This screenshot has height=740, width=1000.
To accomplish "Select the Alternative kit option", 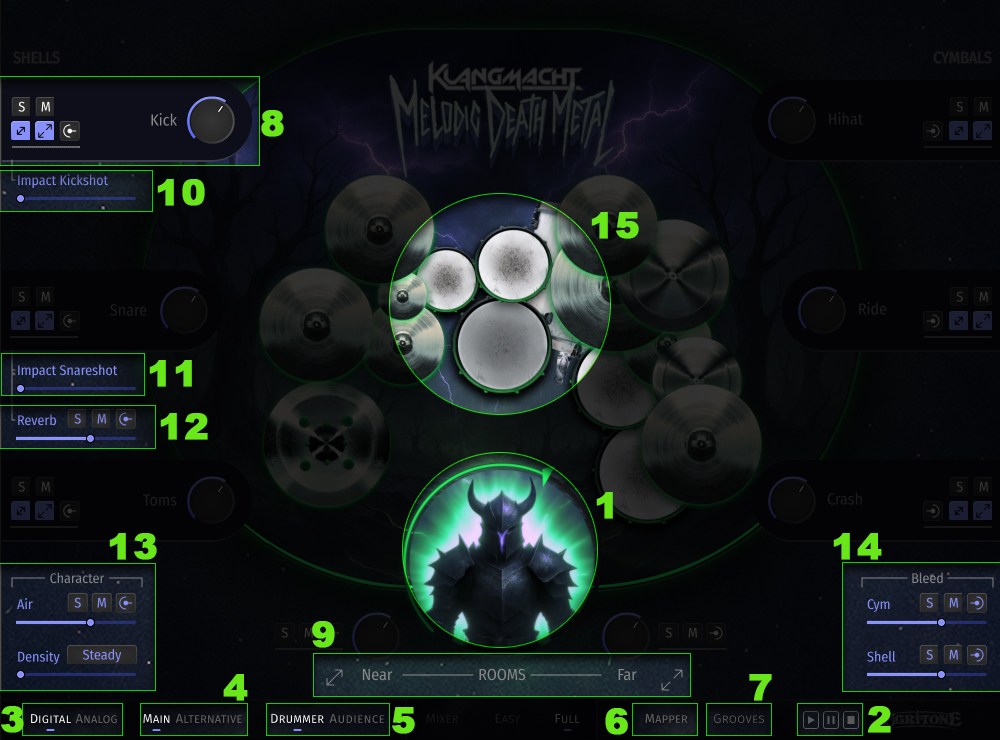I will [x=208, y=719].
